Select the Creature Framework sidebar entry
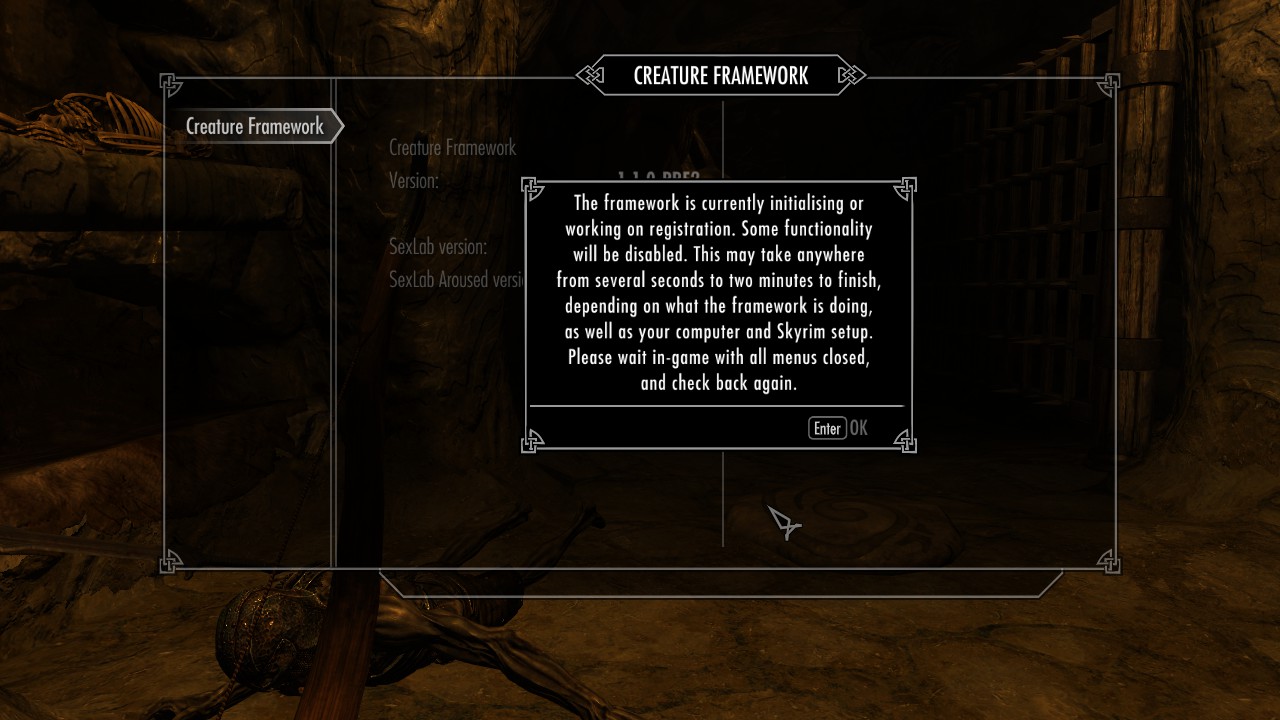This screenshot has height=720, width=1280. (254, 126)
